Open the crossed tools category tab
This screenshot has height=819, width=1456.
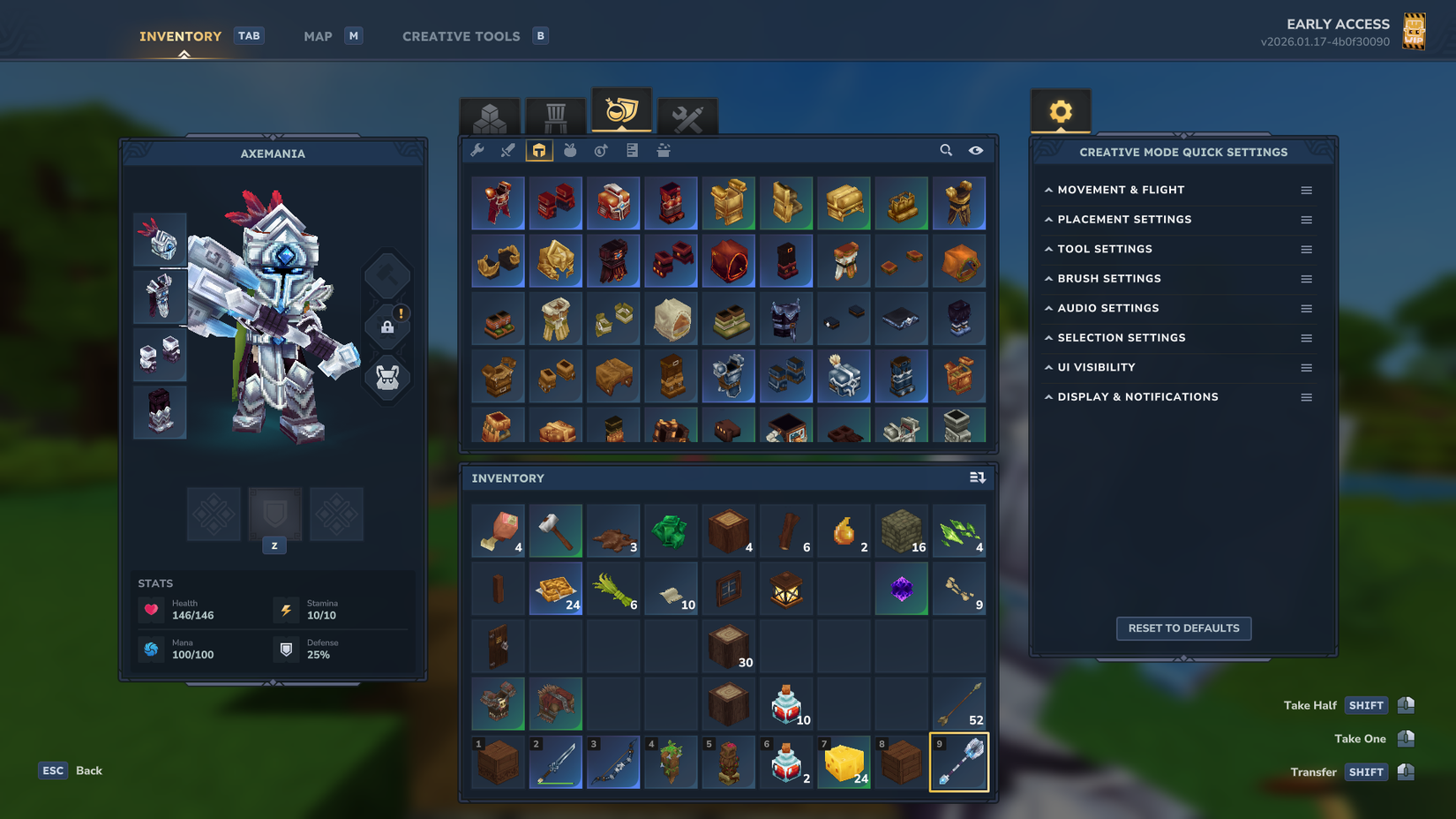(x=688, y=116)
